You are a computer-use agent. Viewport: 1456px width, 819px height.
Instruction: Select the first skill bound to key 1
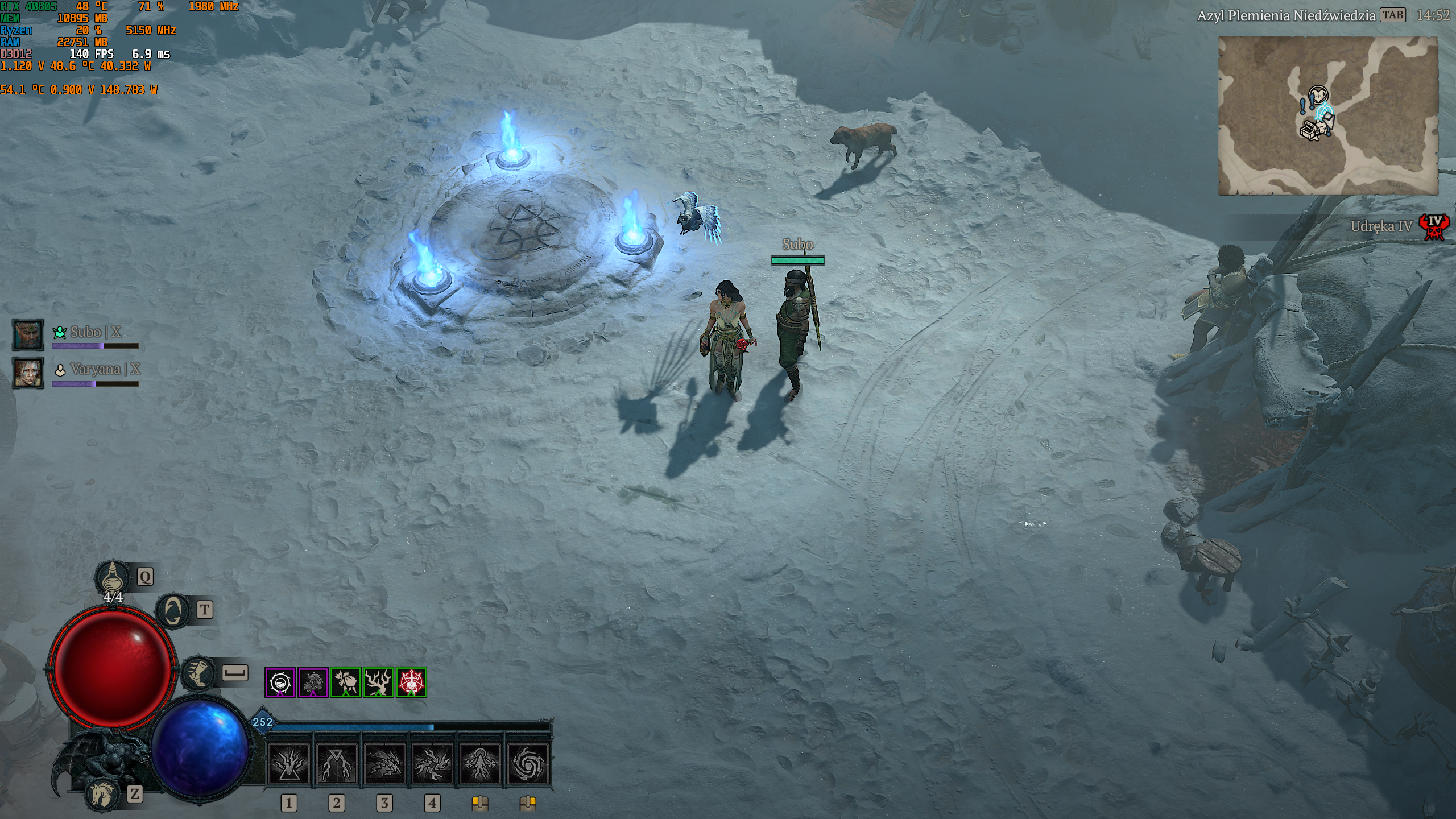coord(289,763)
